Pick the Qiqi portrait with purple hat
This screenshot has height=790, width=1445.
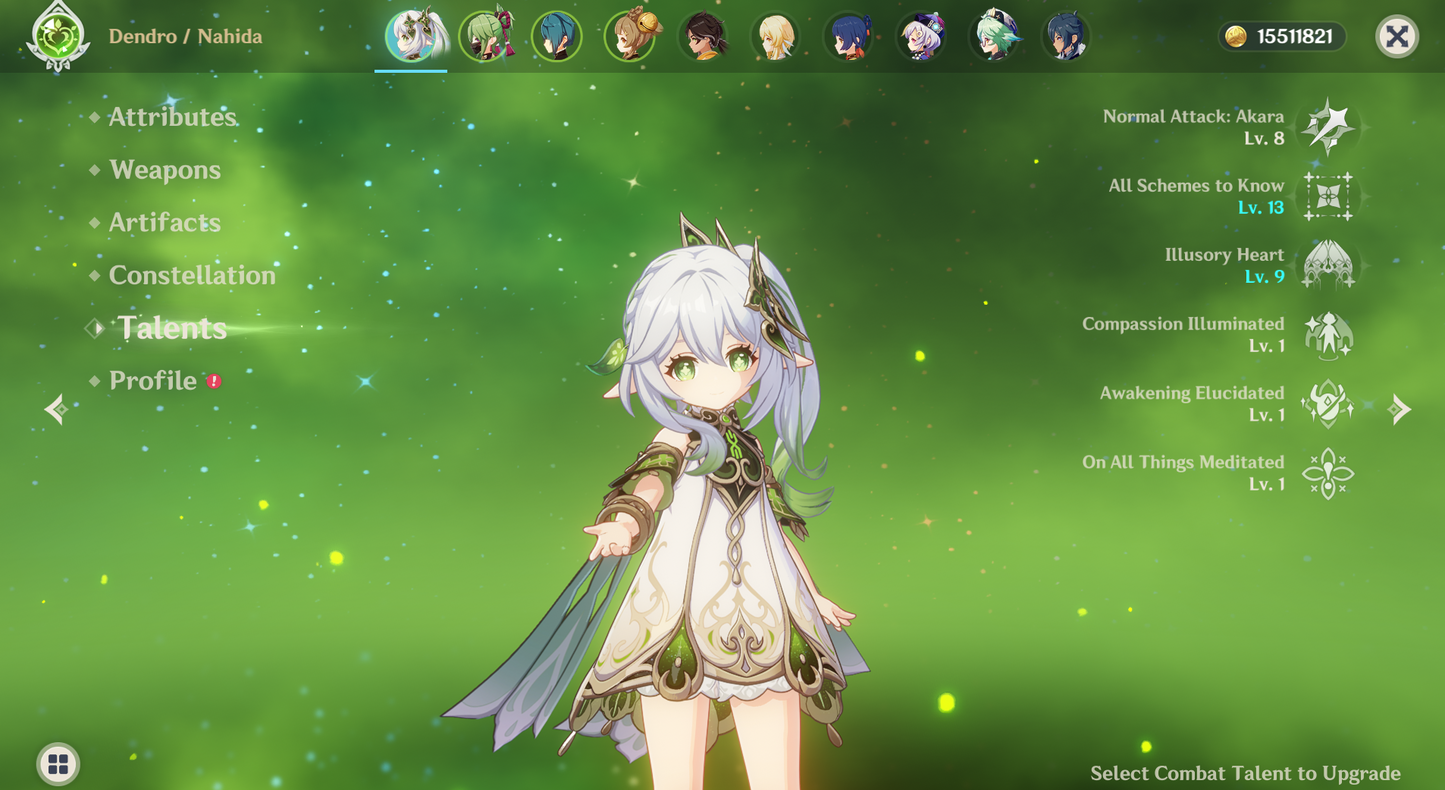[x=921, y=37]
